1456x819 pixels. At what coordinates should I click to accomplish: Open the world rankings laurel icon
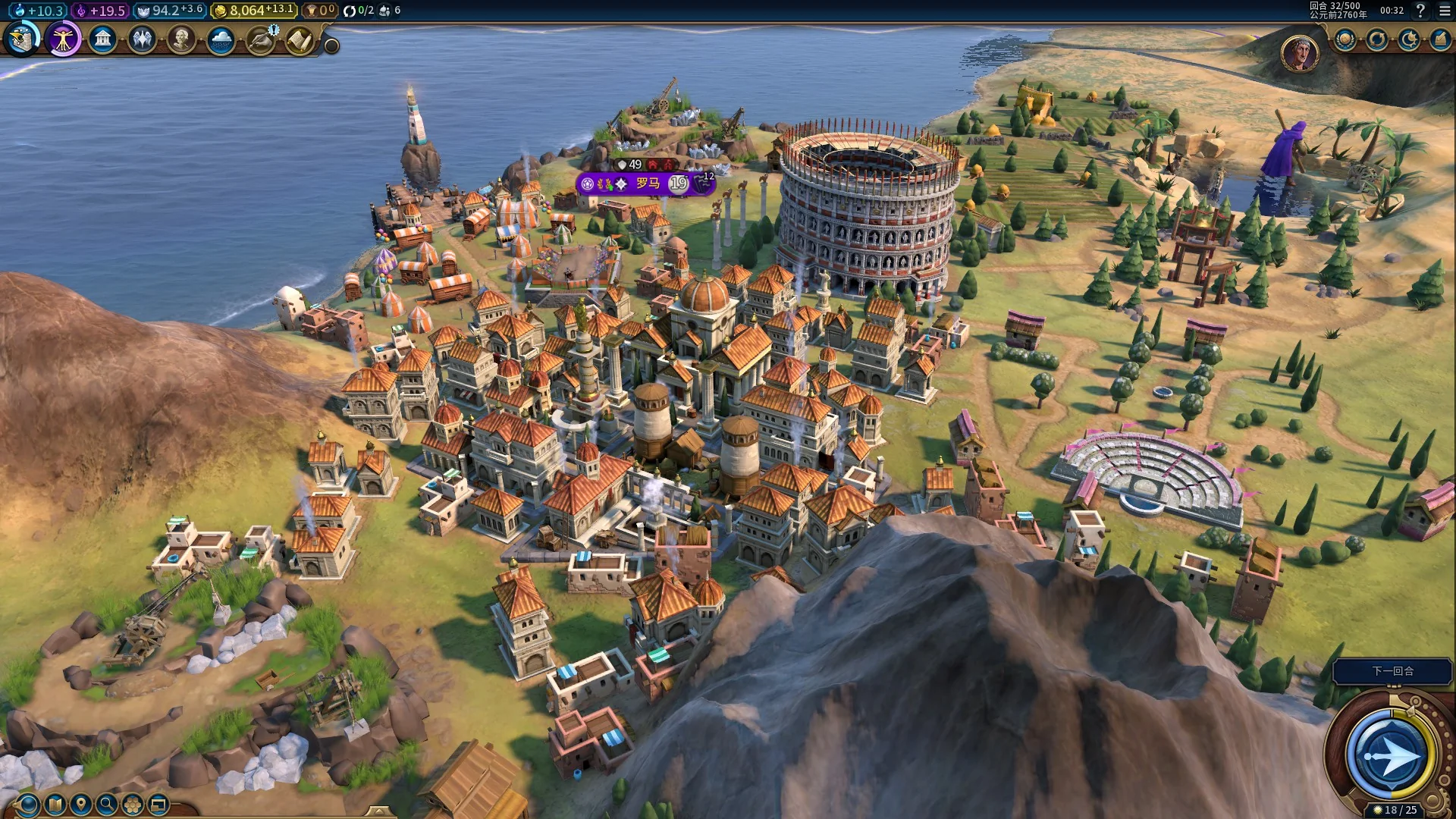[1345, 39]
